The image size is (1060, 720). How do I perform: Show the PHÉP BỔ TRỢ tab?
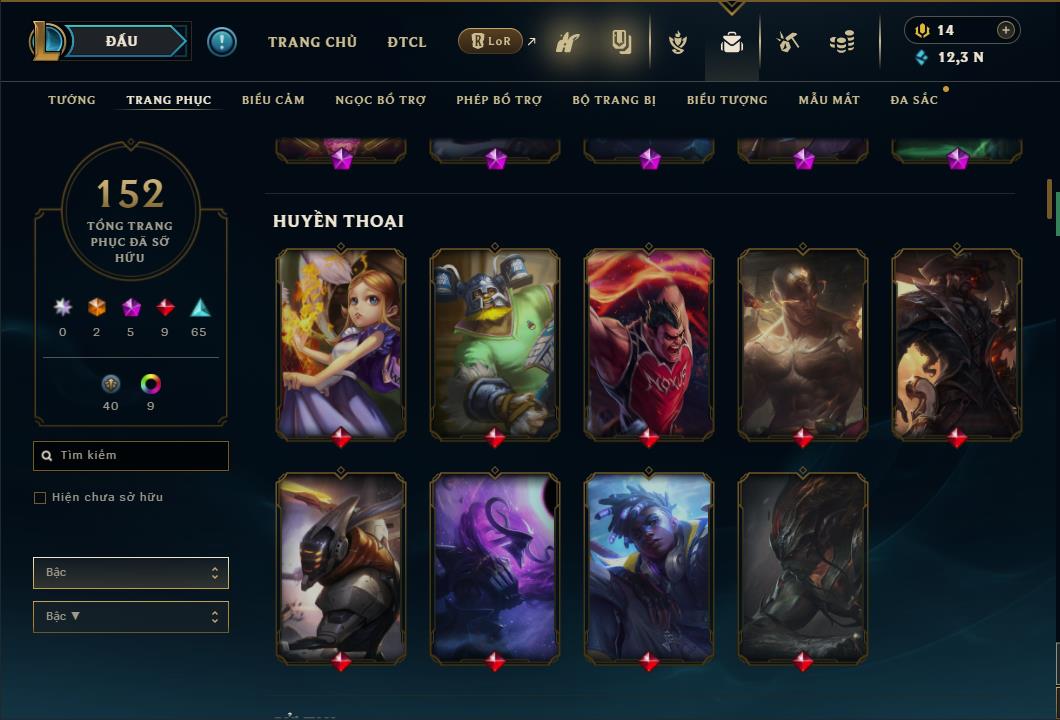[499, 100]
